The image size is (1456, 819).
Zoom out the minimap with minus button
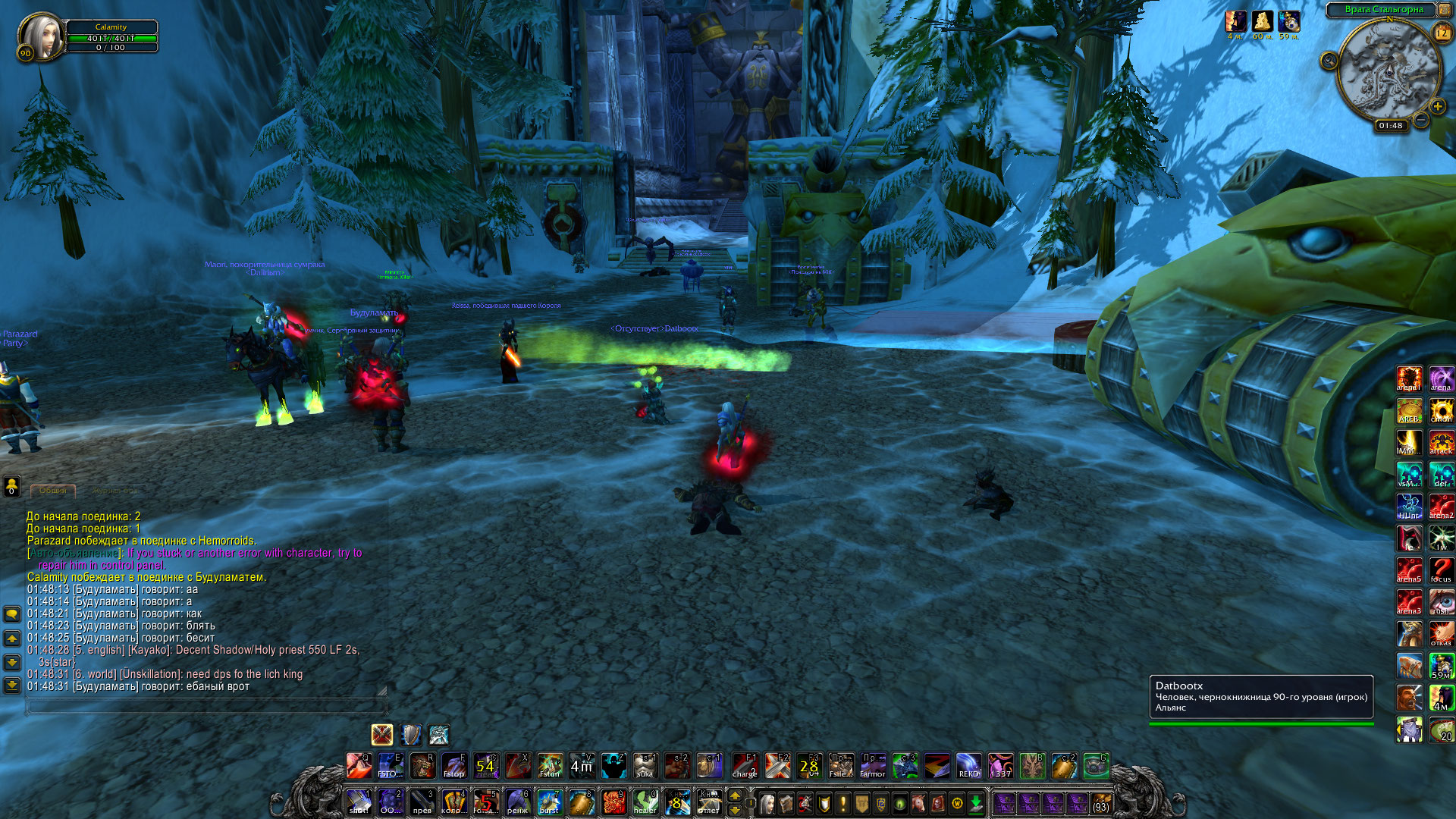click(1421, 120)
